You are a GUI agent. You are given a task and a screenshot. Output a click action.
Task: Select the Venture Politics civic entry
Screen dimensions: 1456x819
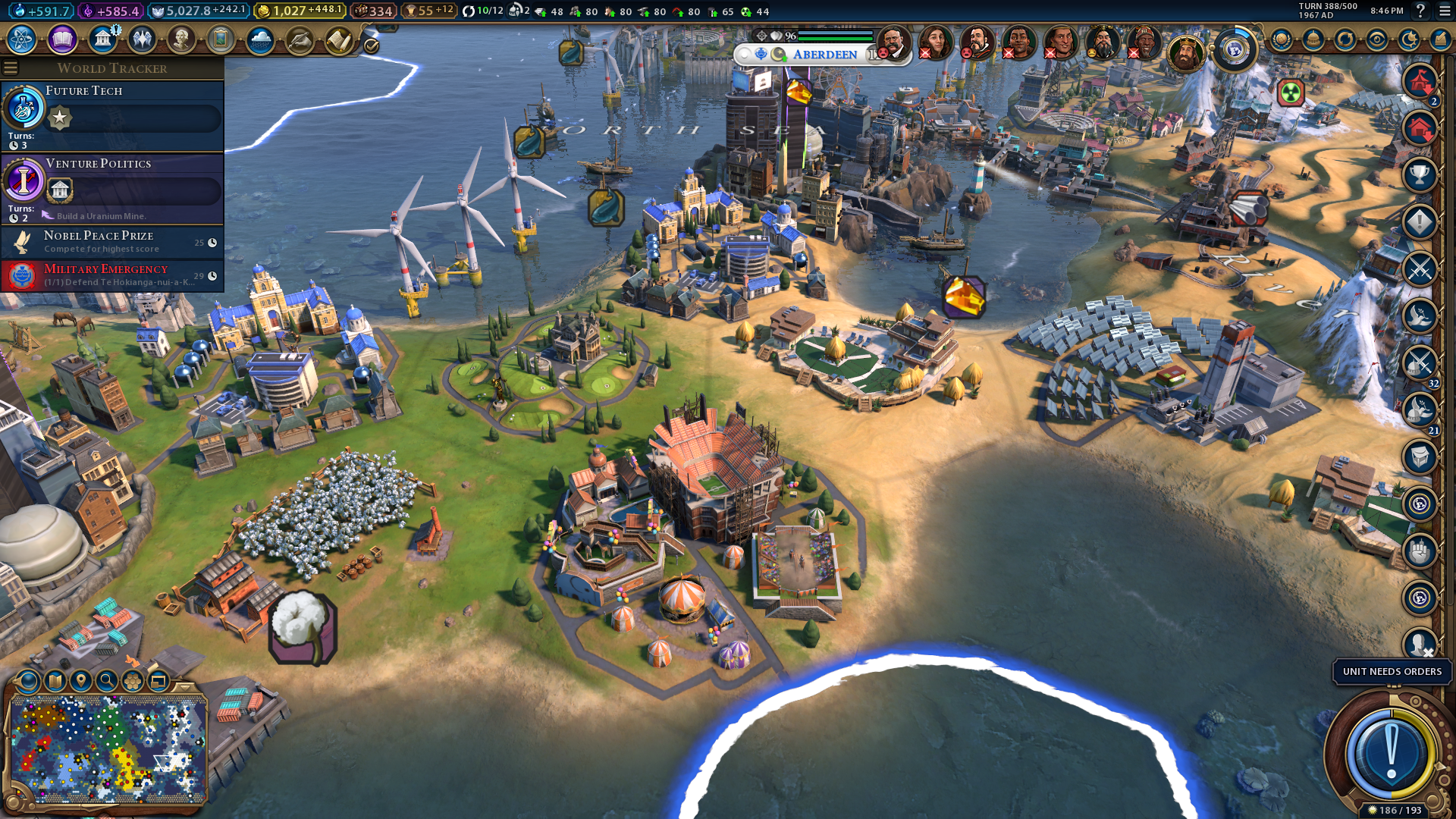(112, 187)
